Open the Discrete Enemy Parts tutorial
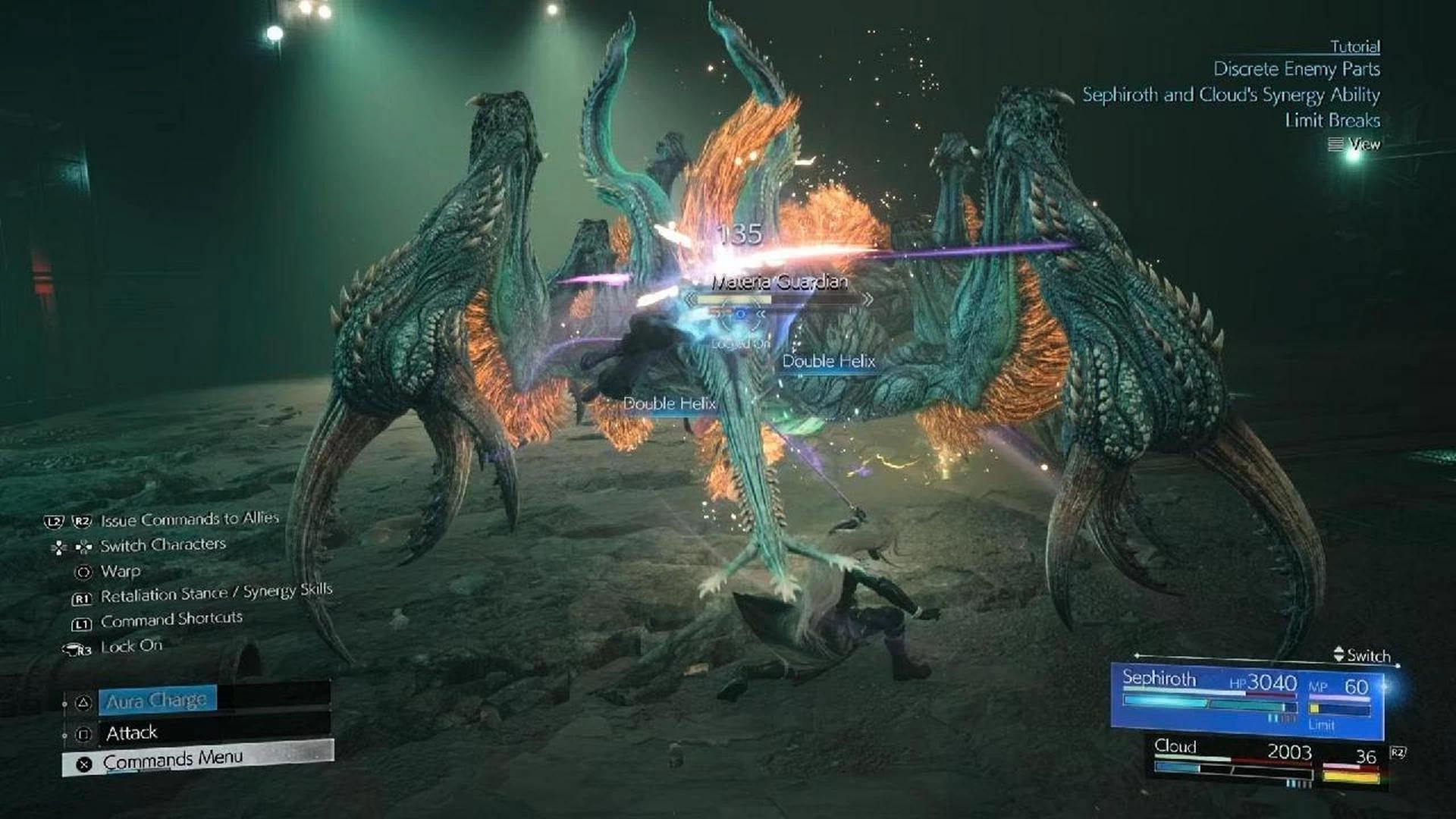 (1296, 70)
